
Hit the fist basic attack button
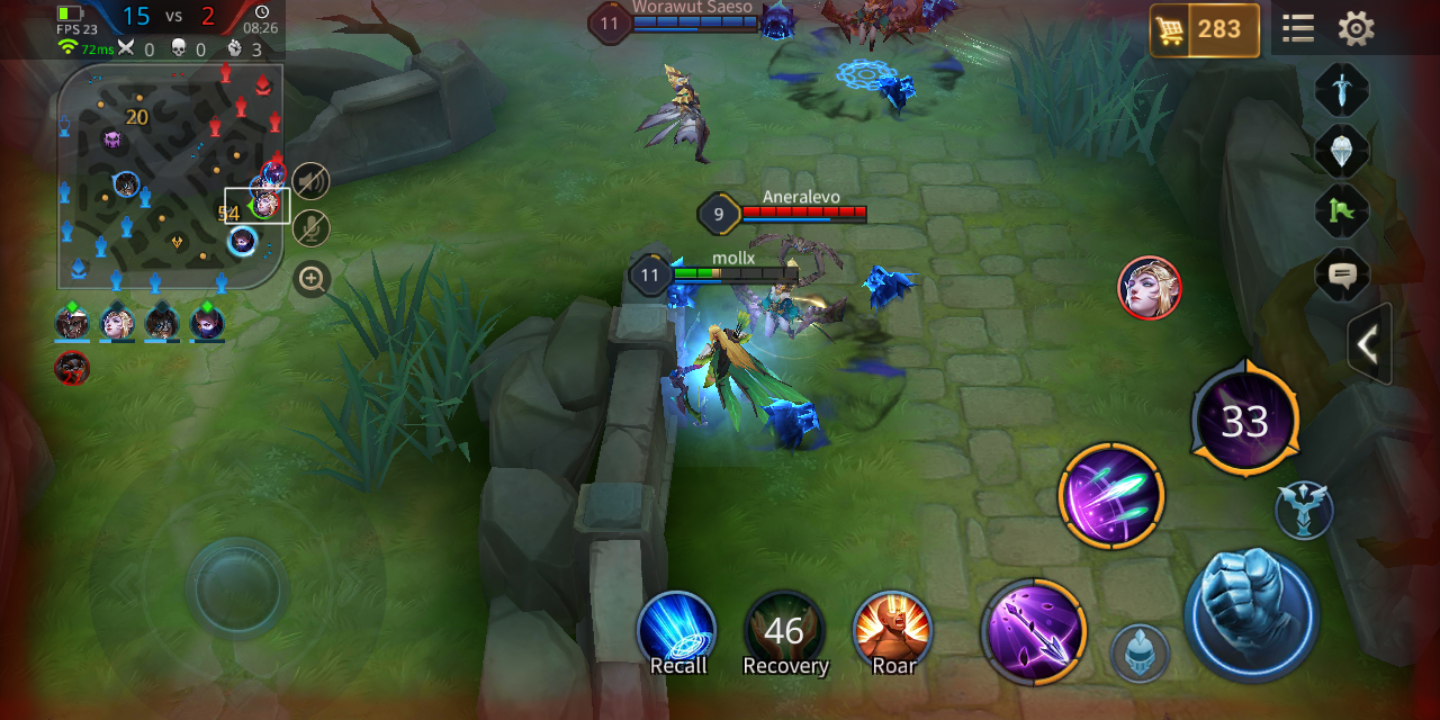(1251, 612)
